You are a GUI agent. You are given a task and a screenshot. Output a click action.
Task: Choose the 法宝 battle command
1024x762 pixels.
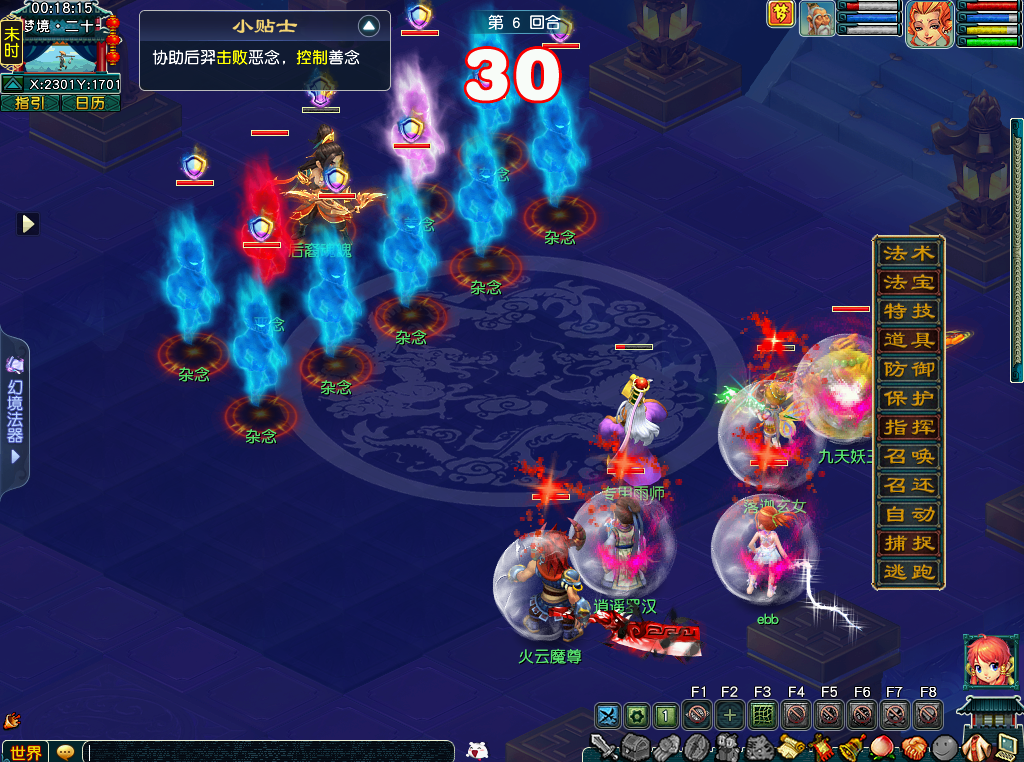908,282
